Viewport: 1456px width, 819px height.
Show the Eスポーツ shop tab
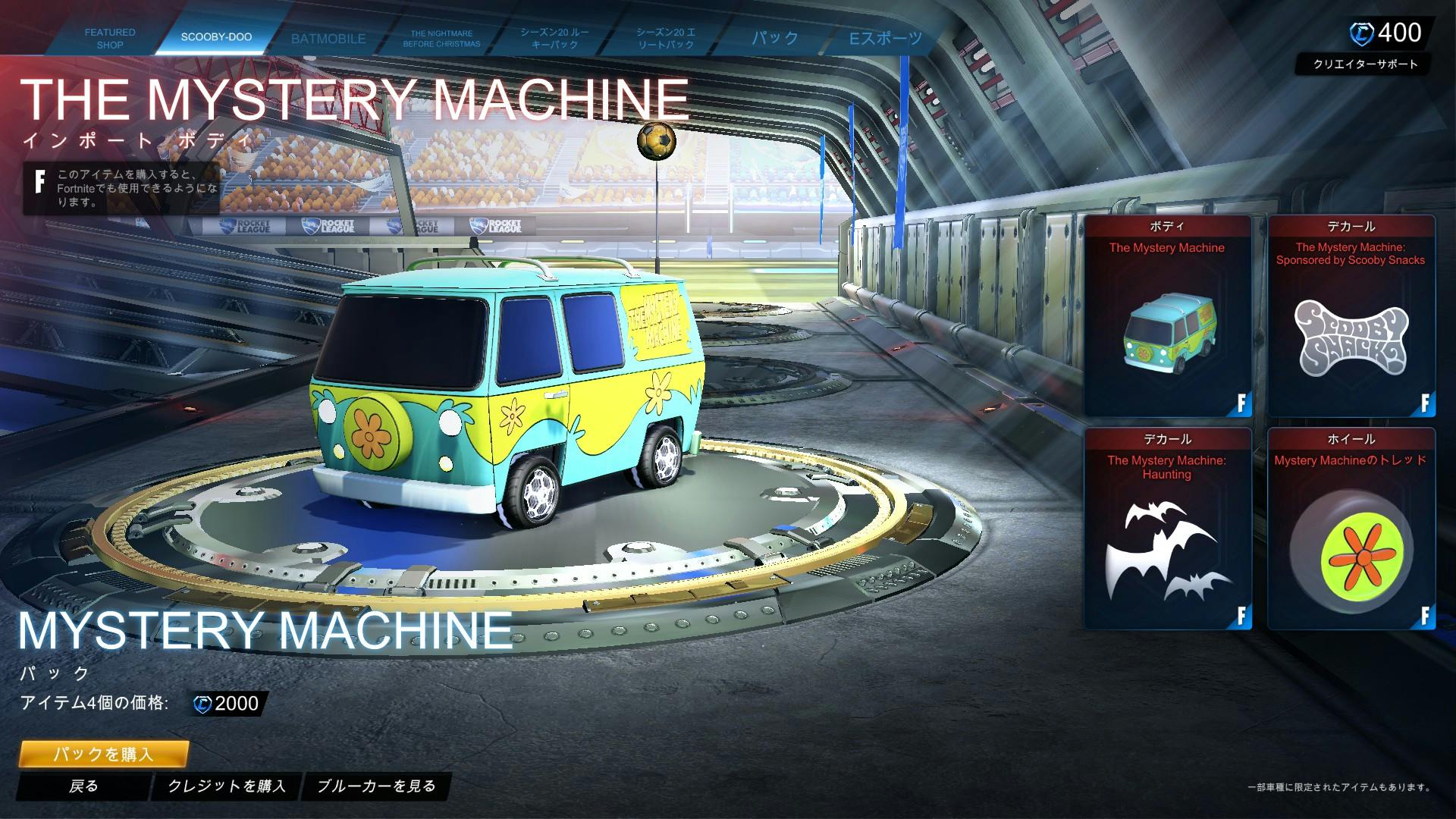click(x=885, y=39)
